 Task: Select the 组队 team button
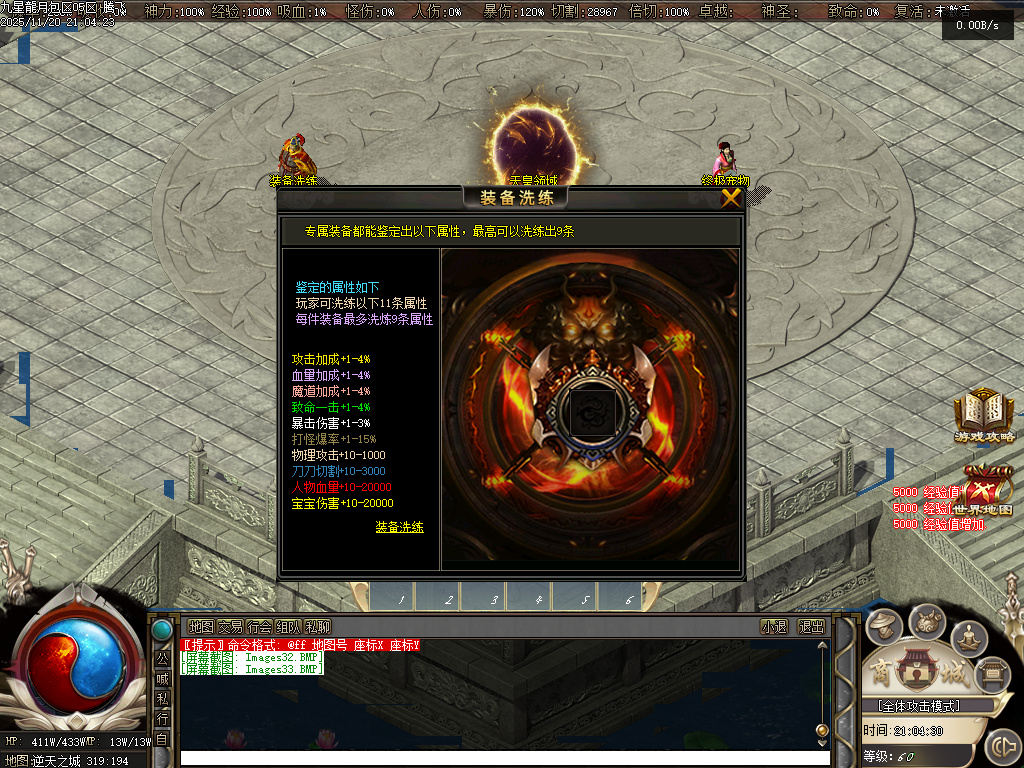tap(288, 627)
